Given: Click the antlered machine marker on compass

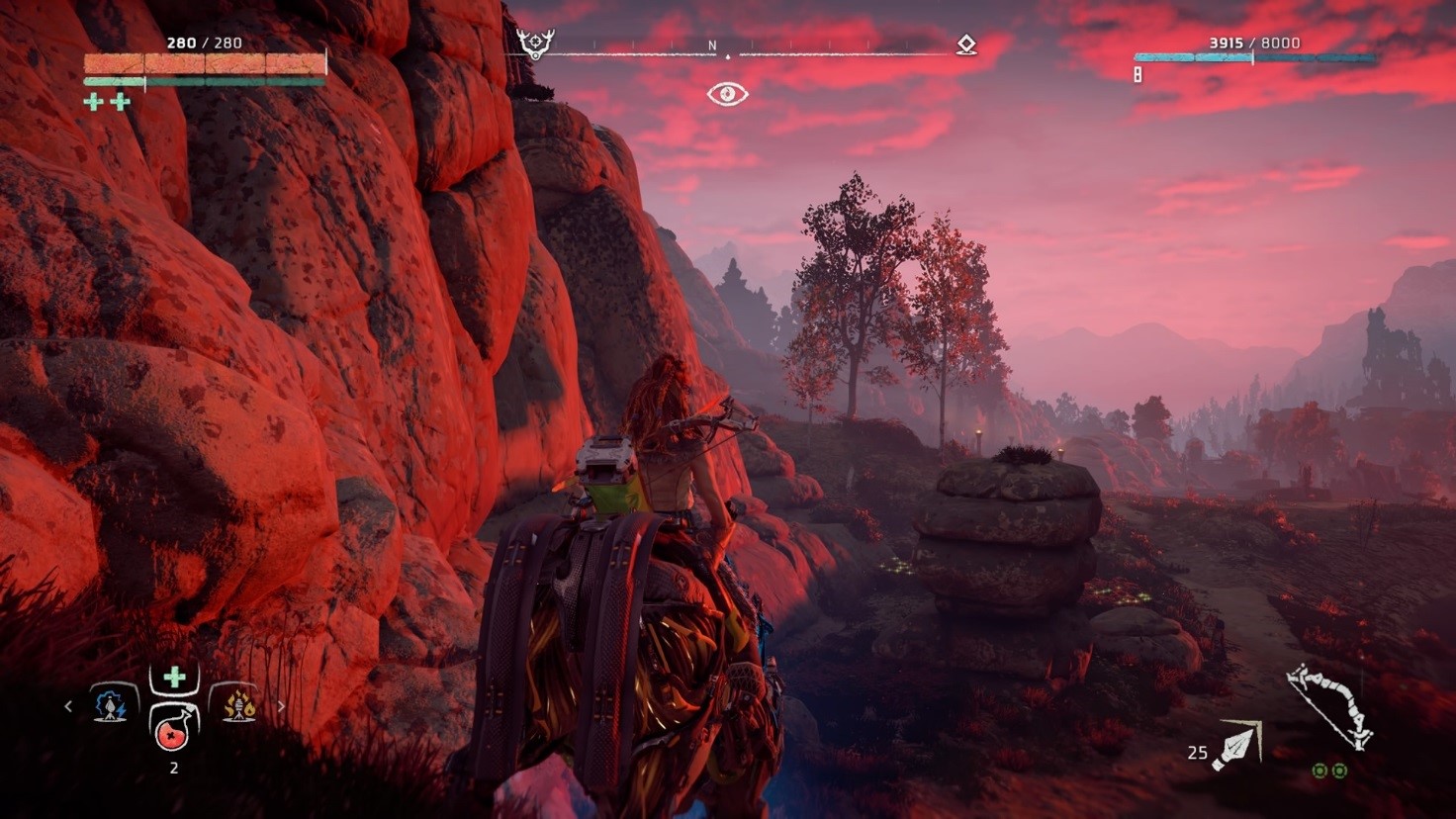Looking at the screenshot, I should (x=535, y=44).
